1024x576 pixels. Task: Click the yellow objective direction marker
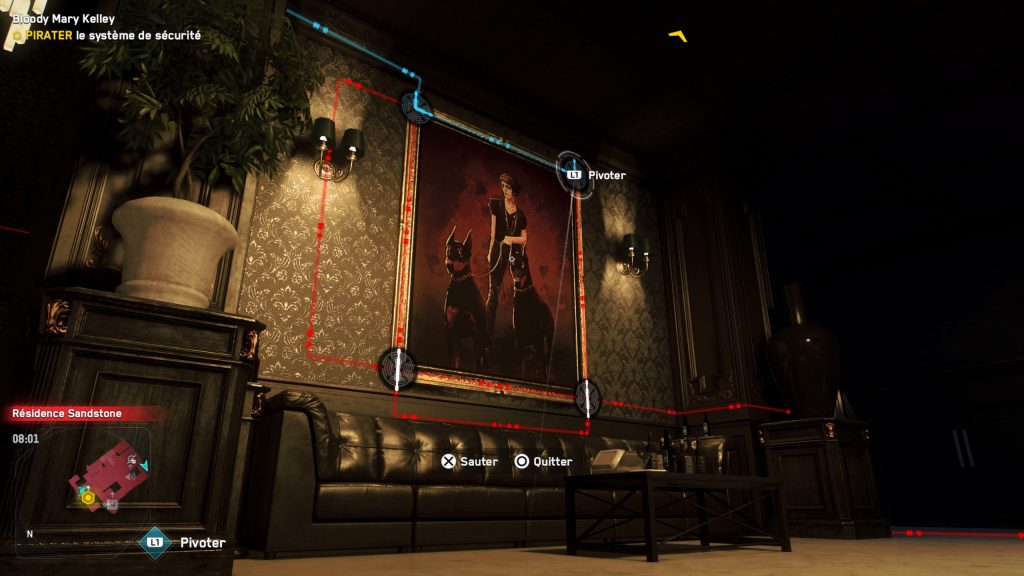click(x=680, y=37)
